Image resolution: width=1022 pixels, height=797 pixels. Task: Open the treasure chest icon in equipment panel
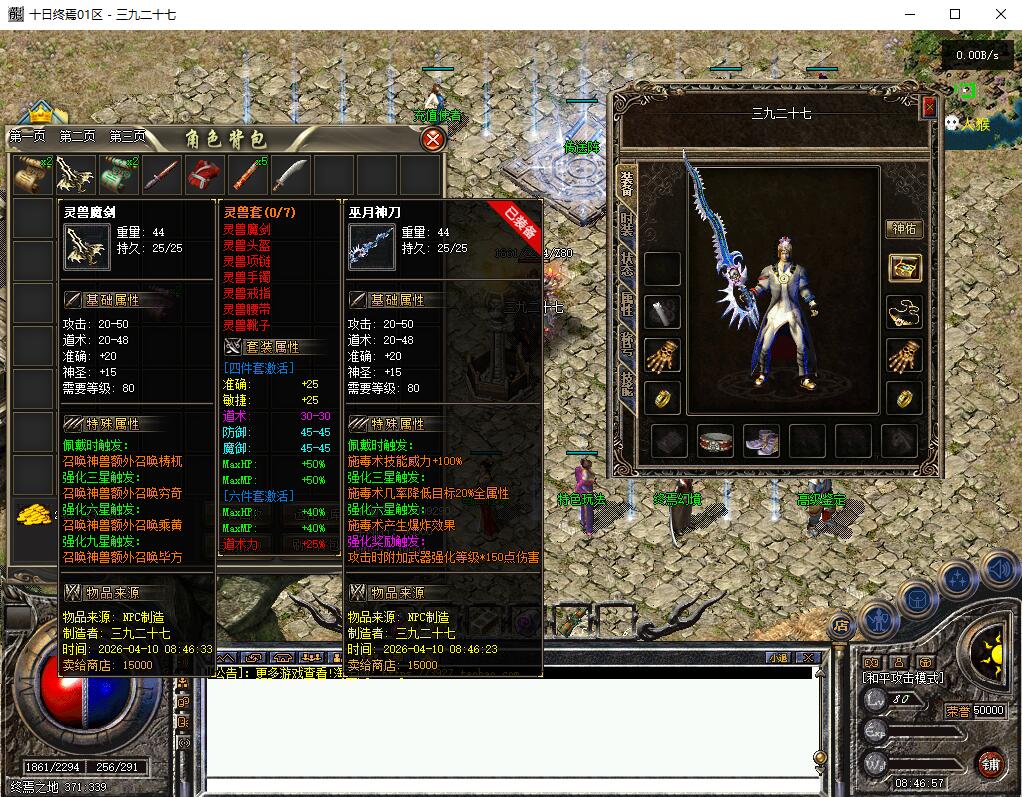pos(904,268)
